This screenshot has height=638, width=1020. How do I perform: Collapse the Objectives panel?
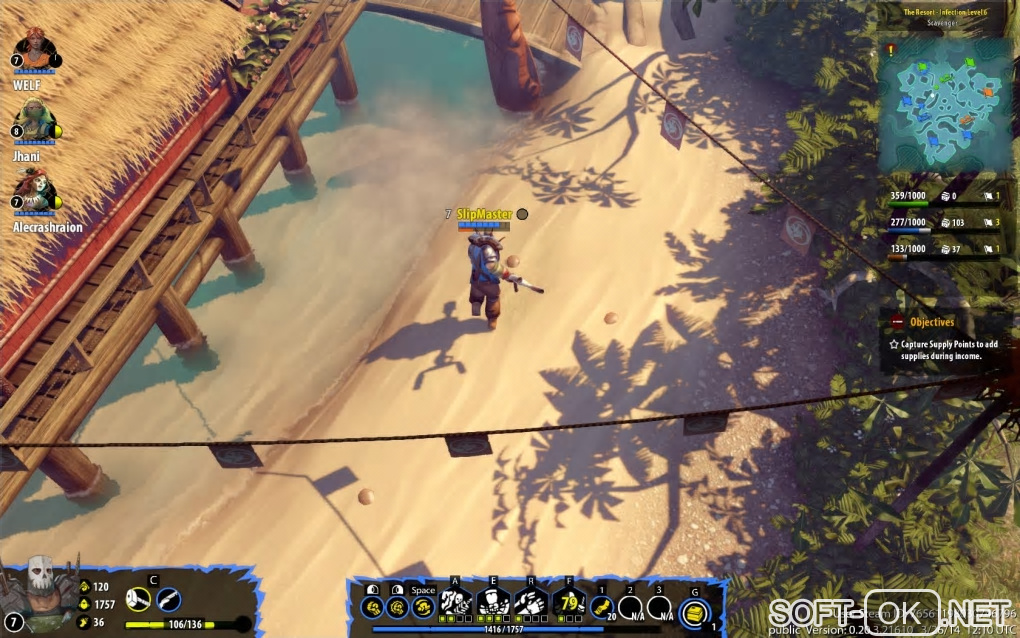click(x=897, y=322)
